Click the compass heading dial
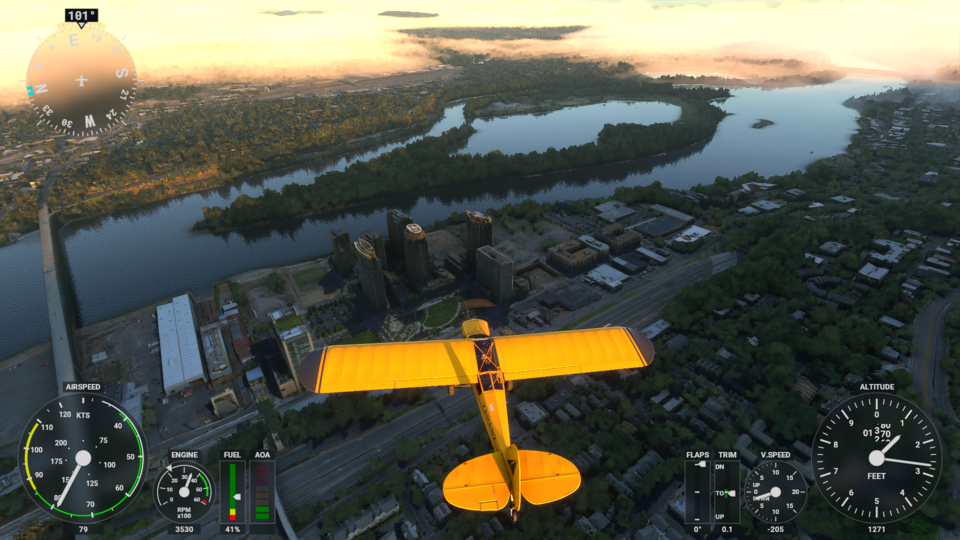This screenshot has height=540, width=960. click(81, 80)
